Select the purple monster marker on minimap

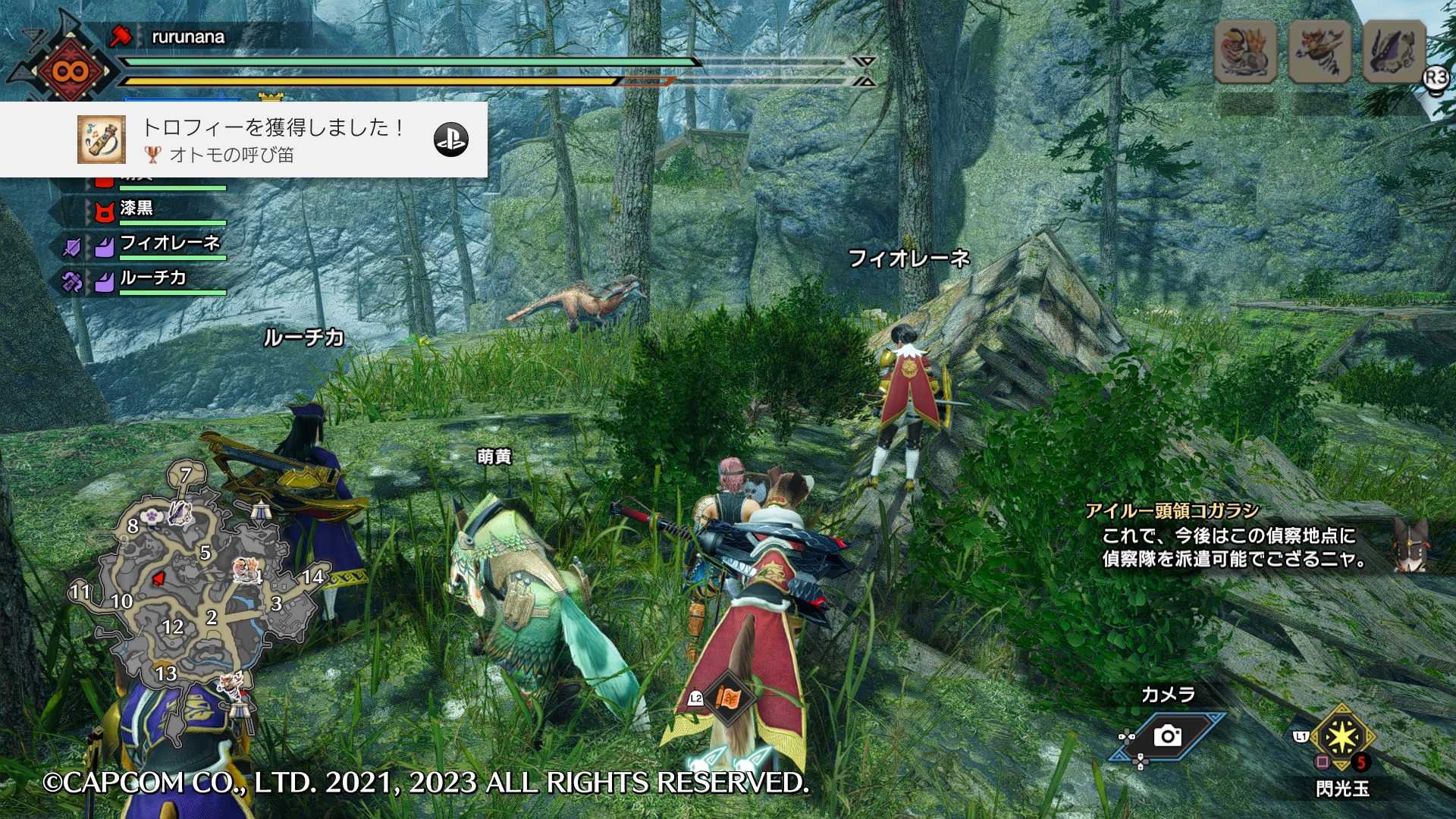point(180,512)
